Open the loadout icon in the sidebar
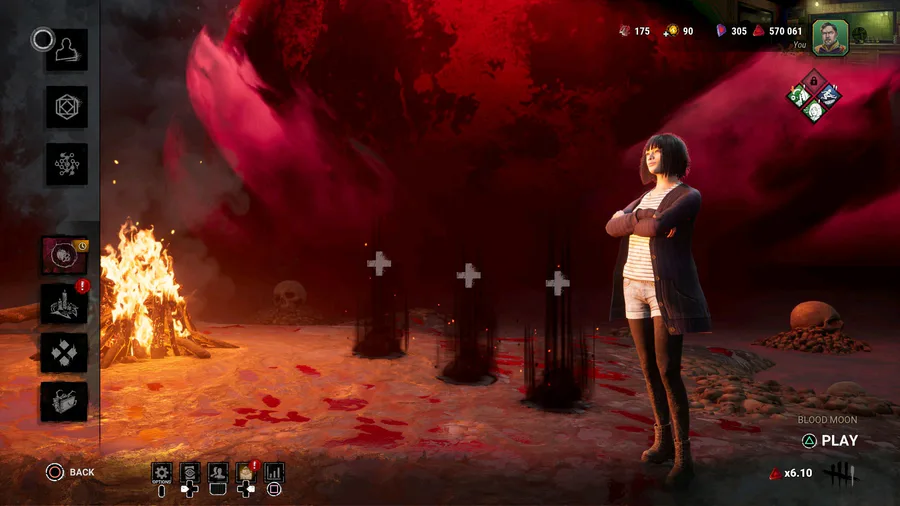 [66, 107]
